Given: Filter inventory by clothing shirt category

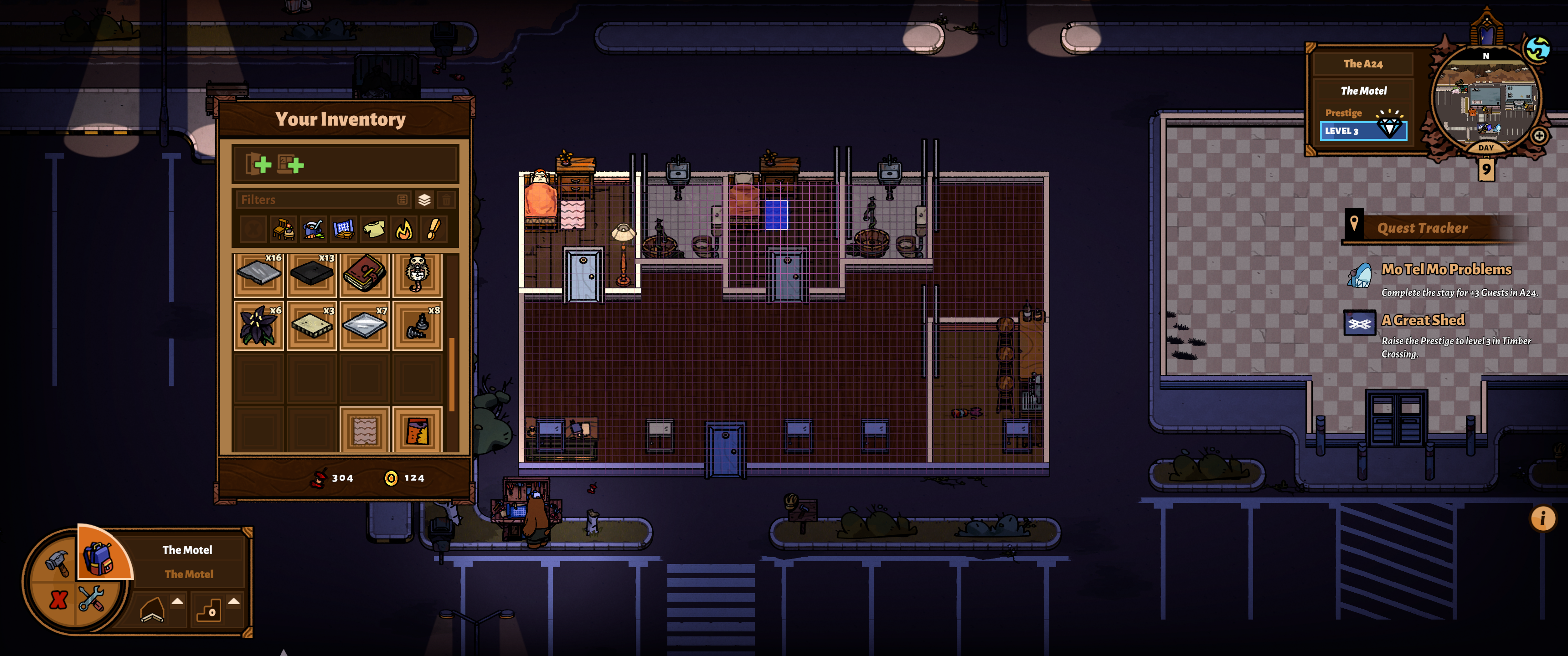Looking at the screenshot, I should coord(374,230).
